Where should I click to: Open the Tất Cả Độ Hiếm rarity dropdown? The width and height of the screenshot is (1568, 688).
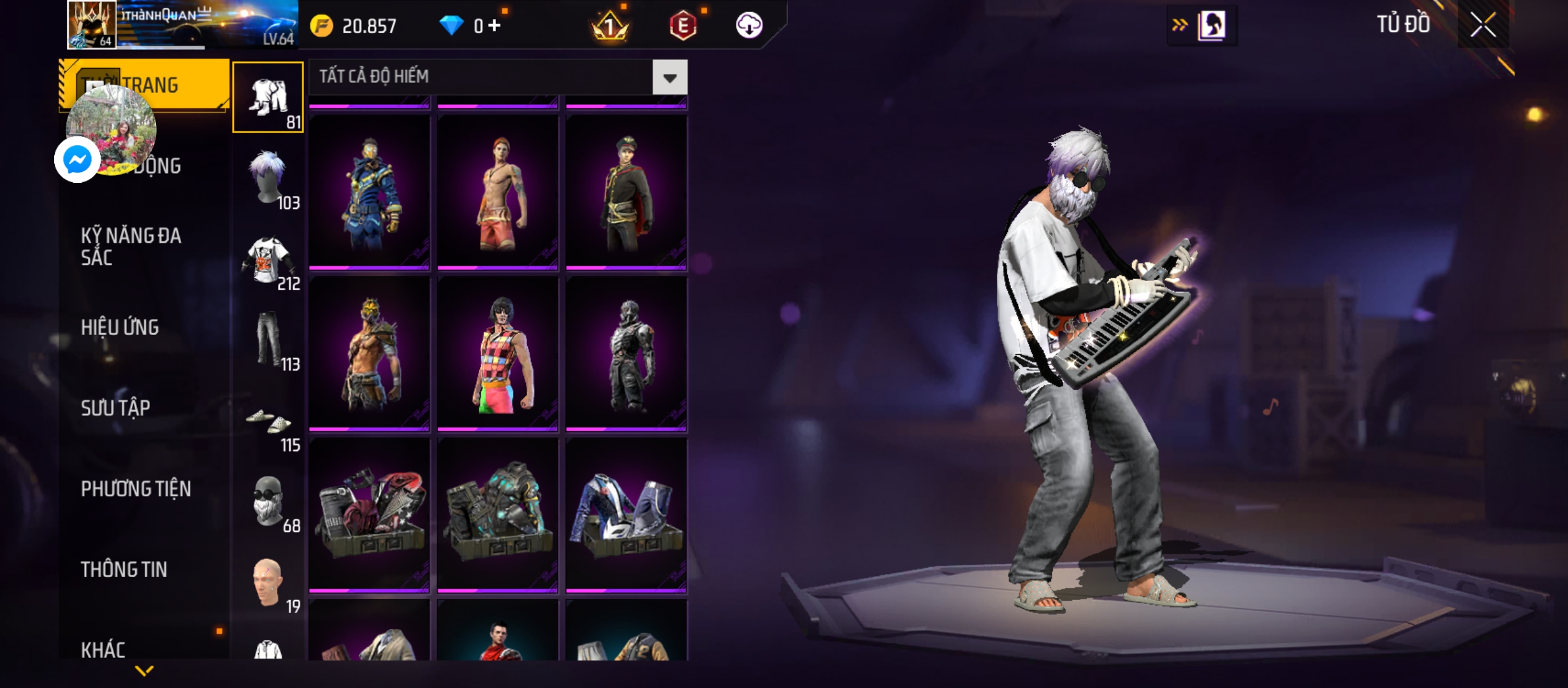(669, 78)
